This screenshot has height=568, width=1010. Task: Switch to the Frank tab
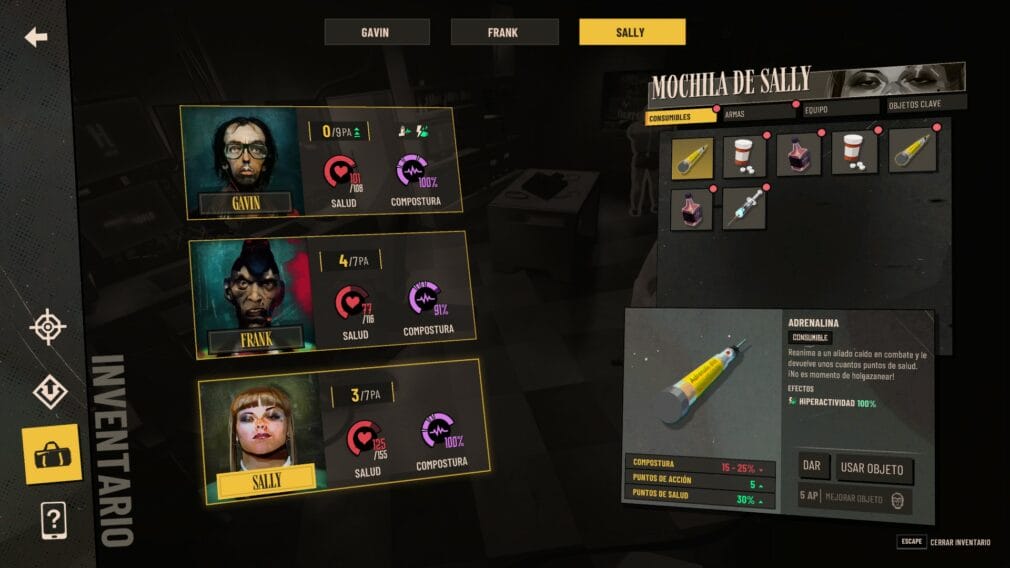tap(504, 32)
